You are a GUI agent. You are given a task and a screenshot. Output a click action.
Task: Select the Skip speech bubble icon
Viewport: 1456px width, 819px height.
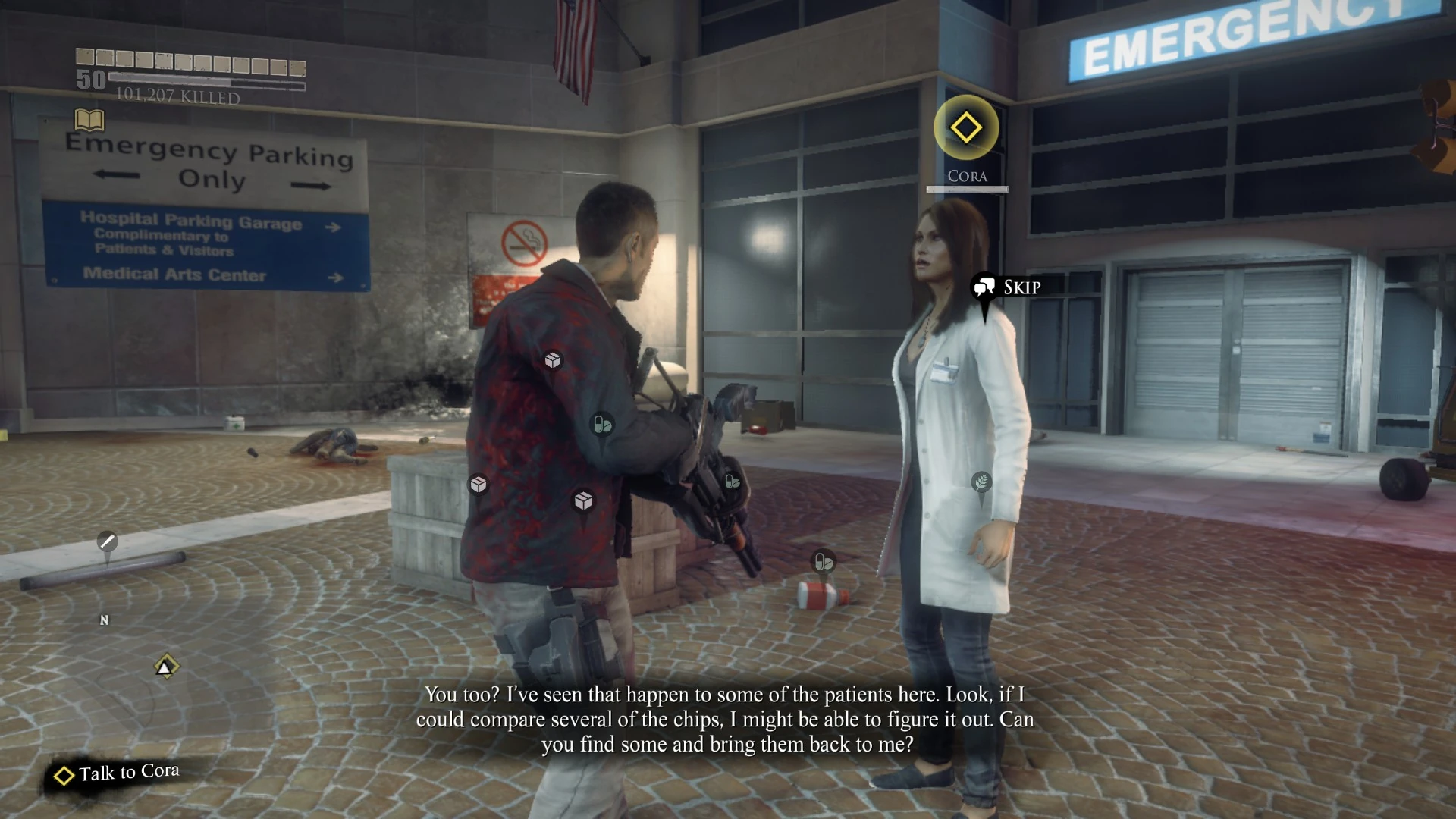984,287
